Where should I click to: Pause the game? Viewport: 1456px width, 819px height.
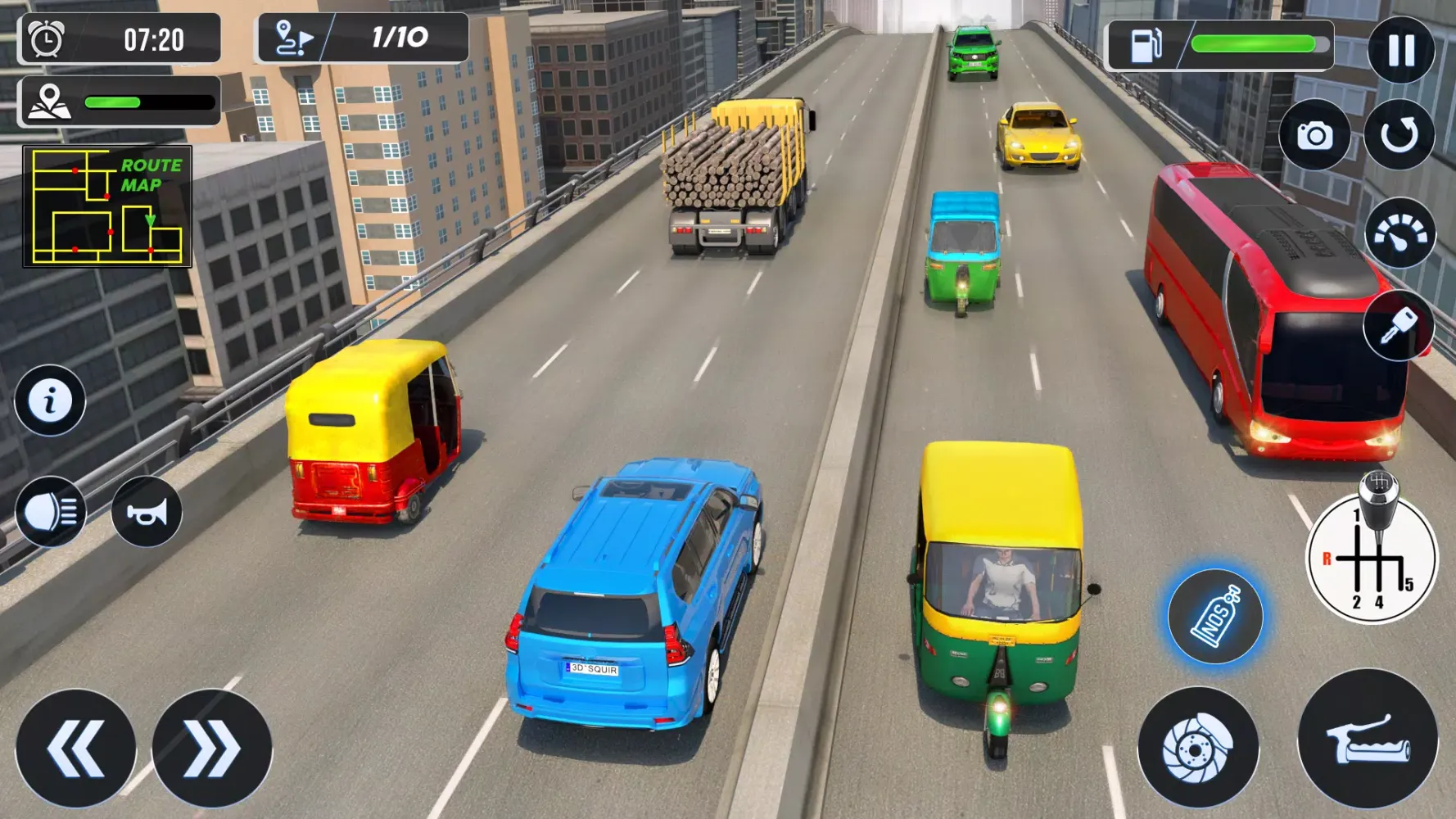pyautogui.click(x=1400, y=50)
